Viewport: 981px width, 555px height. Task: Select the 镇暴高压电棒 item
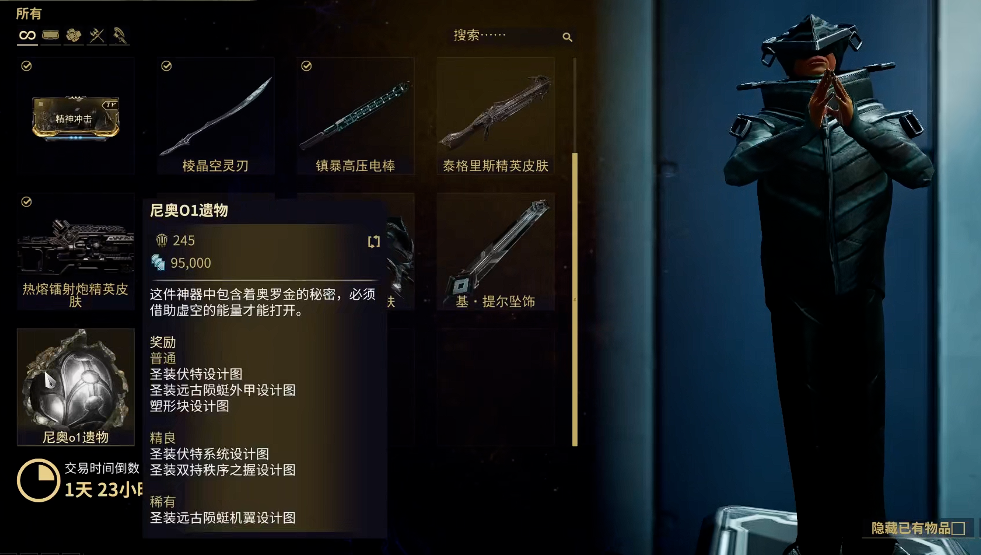(x=355, y=116)
